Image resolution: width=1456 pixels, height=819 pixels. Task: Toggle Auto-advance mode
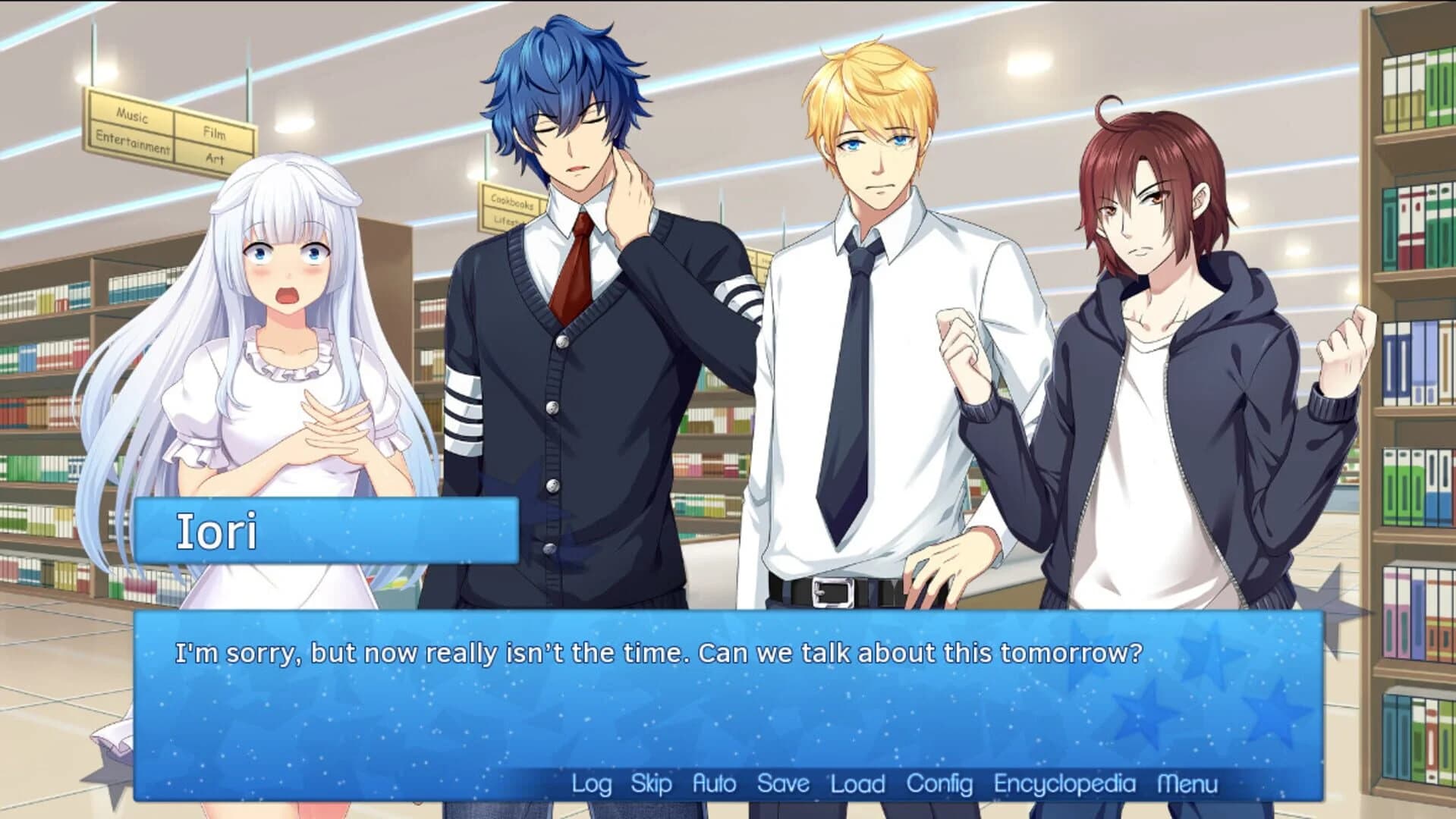[715, 784]
